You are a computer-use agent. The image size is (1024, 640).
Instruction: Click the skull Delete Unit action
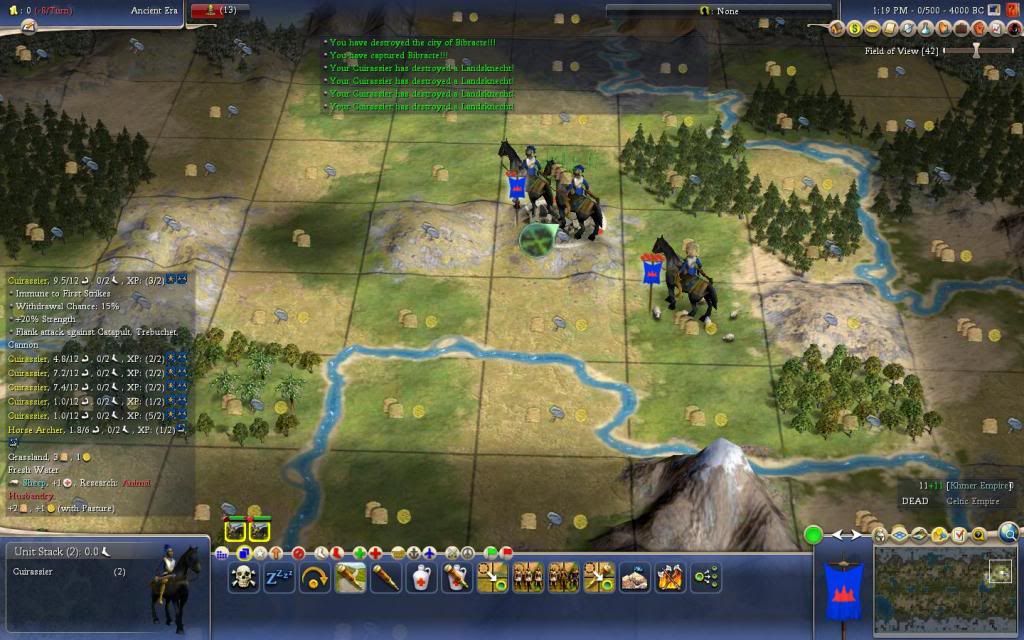(243, 577)
